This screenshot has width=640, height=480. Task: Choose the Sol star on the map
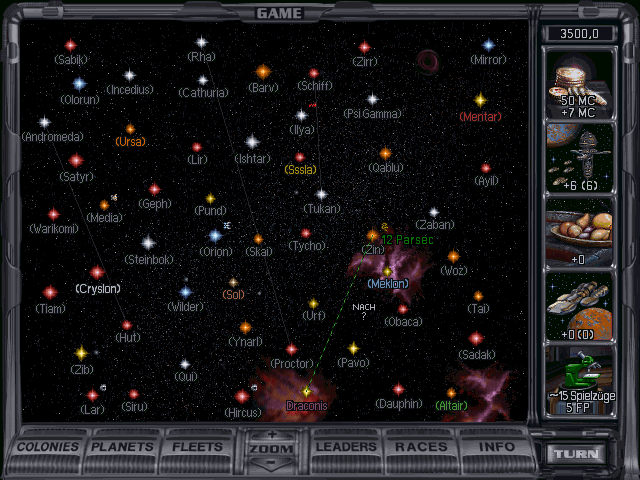[233, 282]
